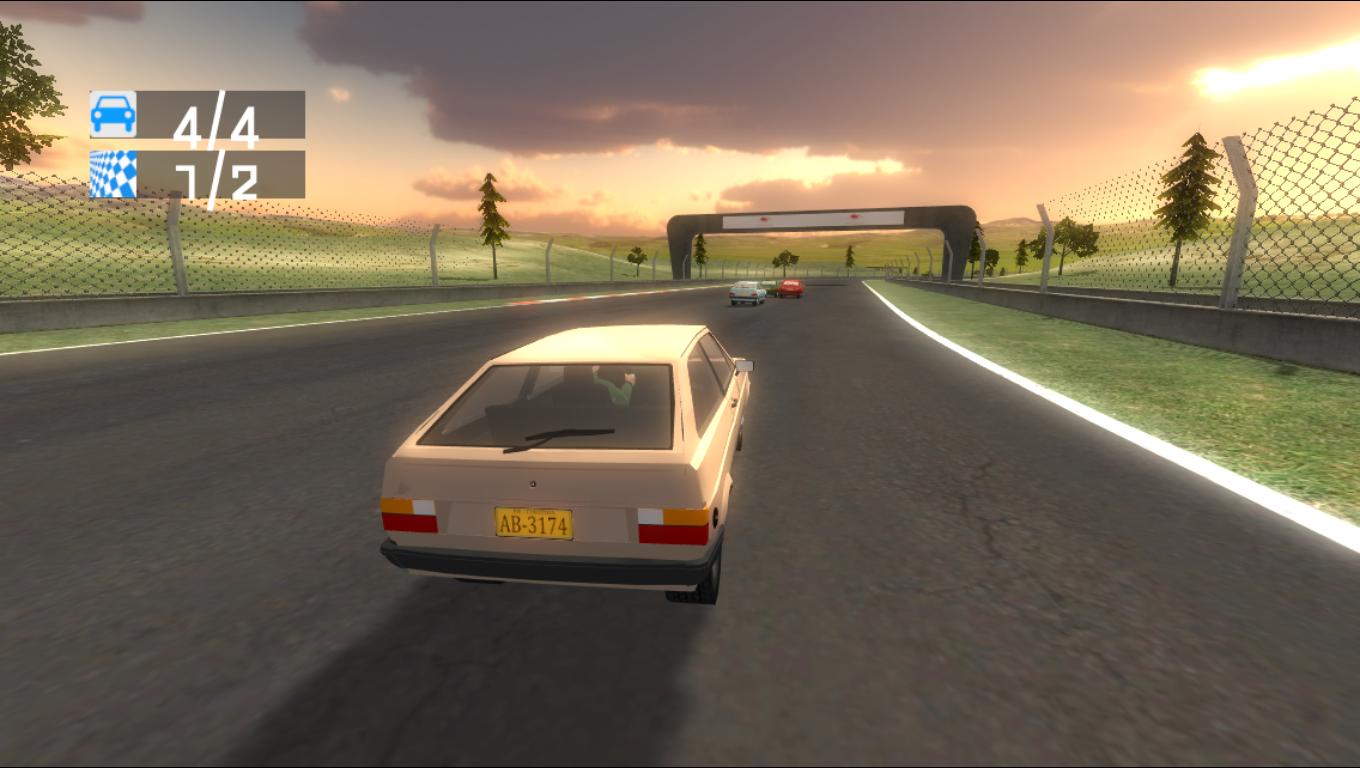Image resolution: width=1360 pixels, height=768 pixels.
Task: Click the blue car position icon
Action: tap(113, 114)
